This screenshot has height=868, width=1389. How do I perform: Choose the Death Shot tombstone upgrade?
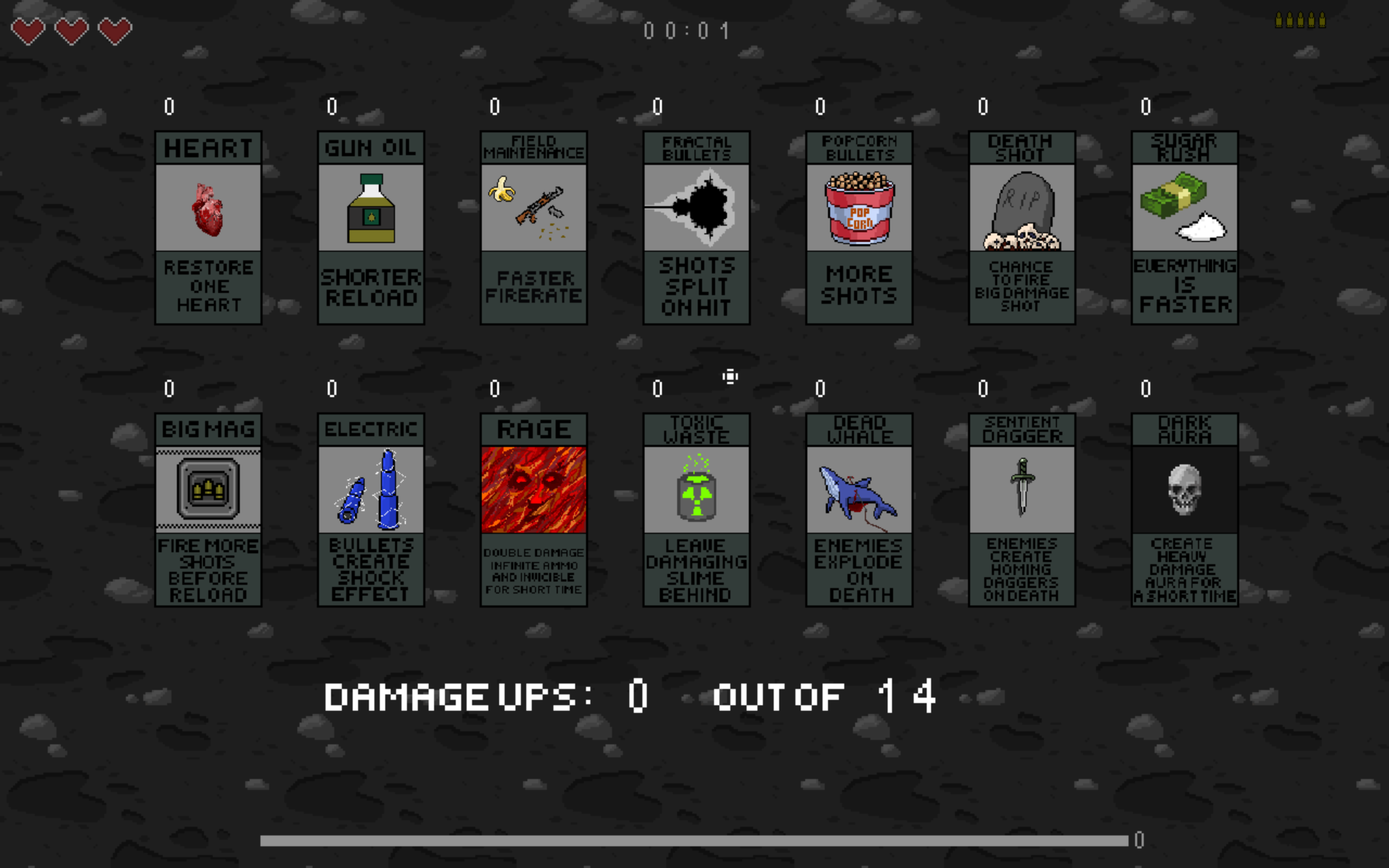(1022, 227)
